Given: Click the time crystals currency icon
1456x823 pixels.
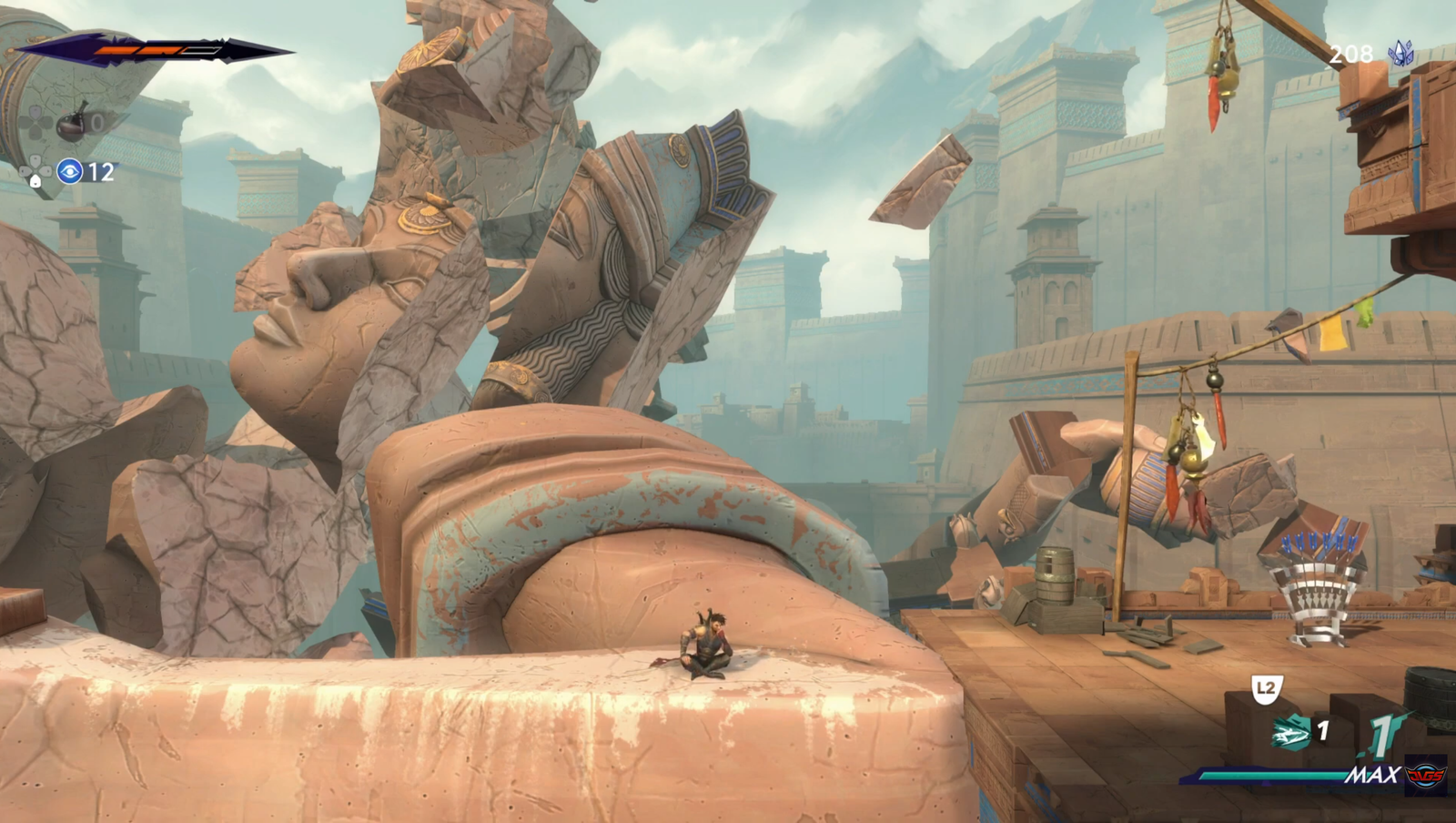Looking at the screenshot, I should tap(1400, 54).
